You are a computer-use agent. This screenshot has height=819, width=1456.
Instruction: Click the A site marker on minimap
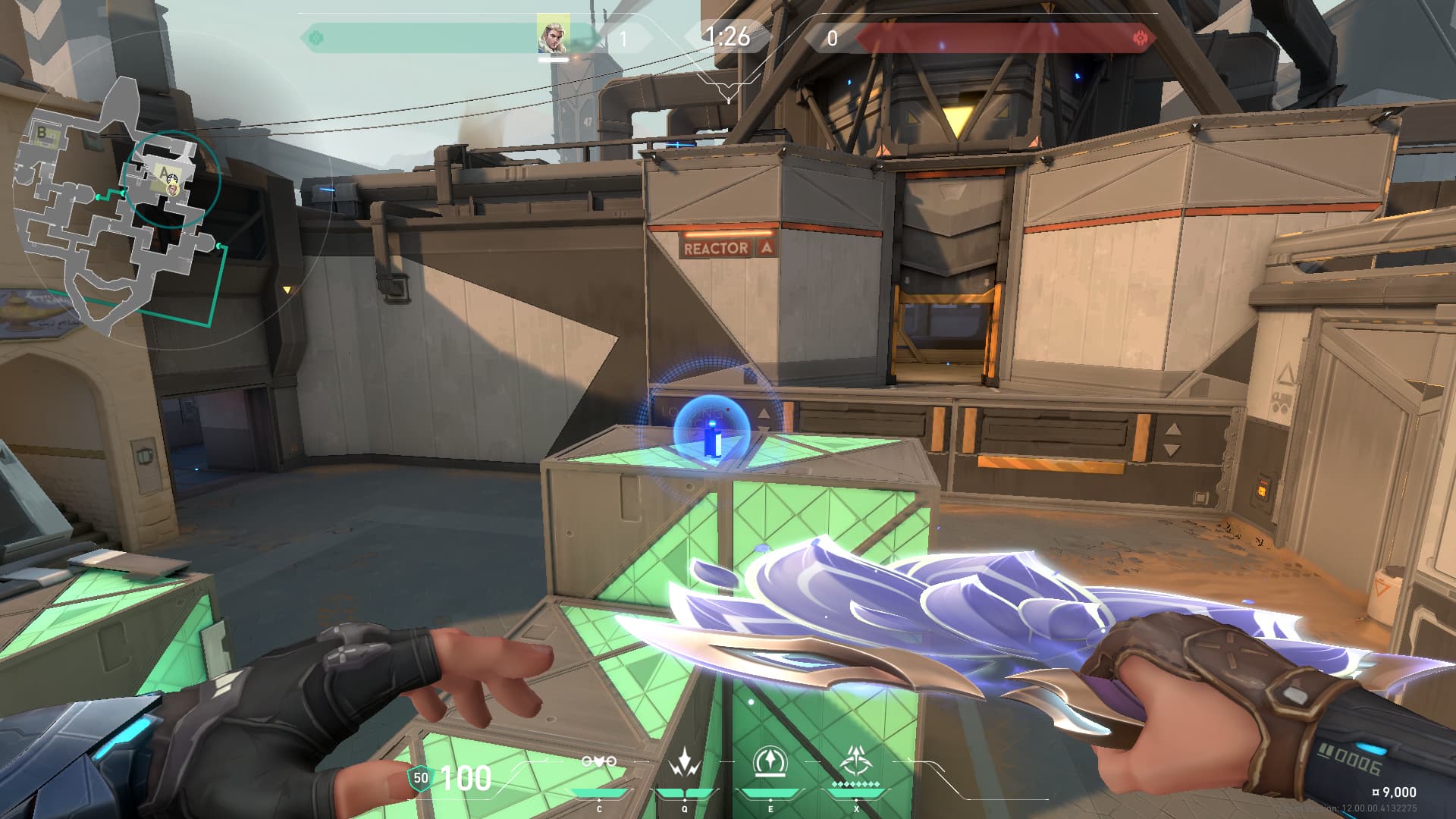click(162, 171)
